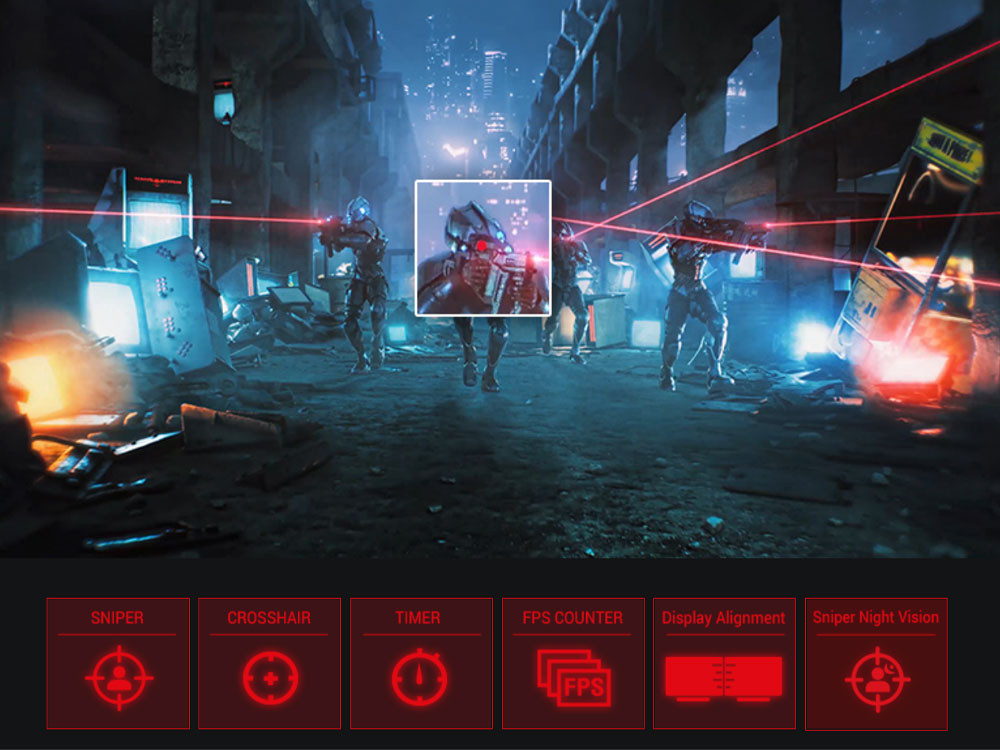This screenshot has height=750, width=1000.
Task: Activate the TIMER tile
Action: (x=421, y=663)
